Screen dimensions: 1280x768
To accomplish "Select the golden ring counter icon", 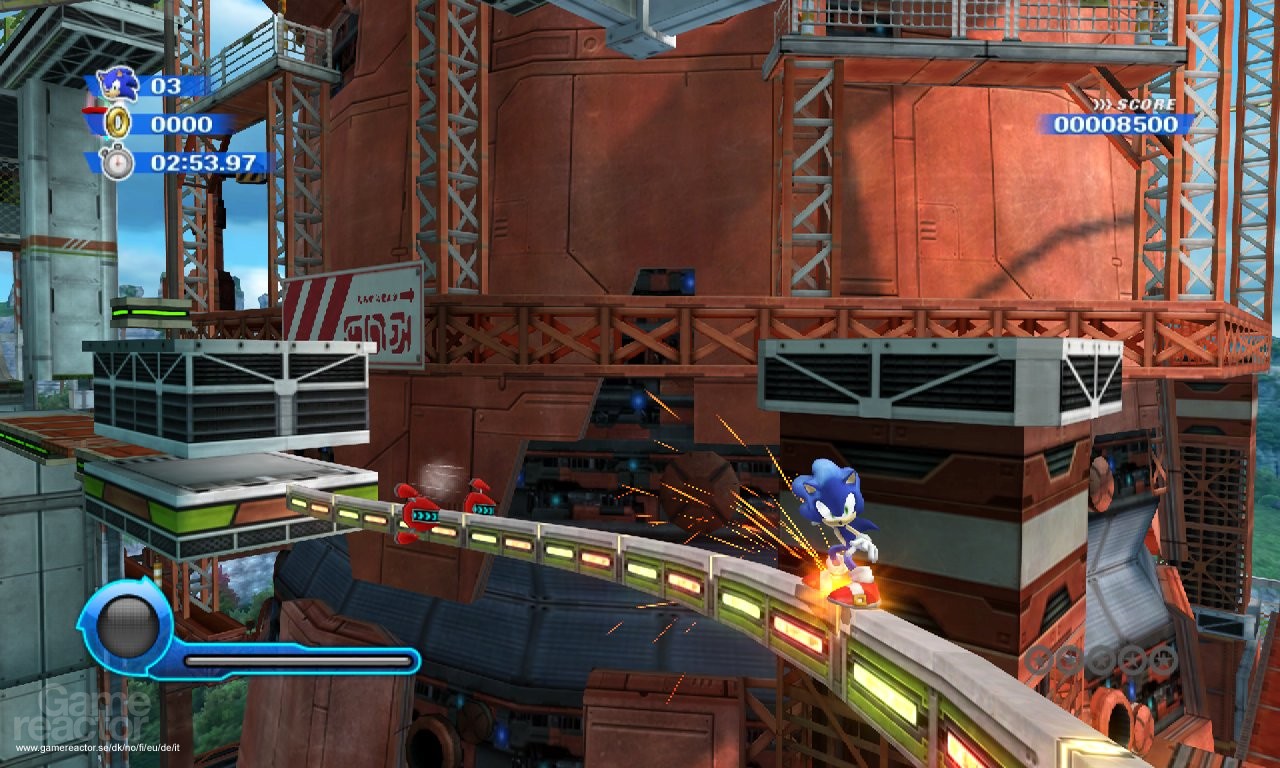I will pos(117,122).
